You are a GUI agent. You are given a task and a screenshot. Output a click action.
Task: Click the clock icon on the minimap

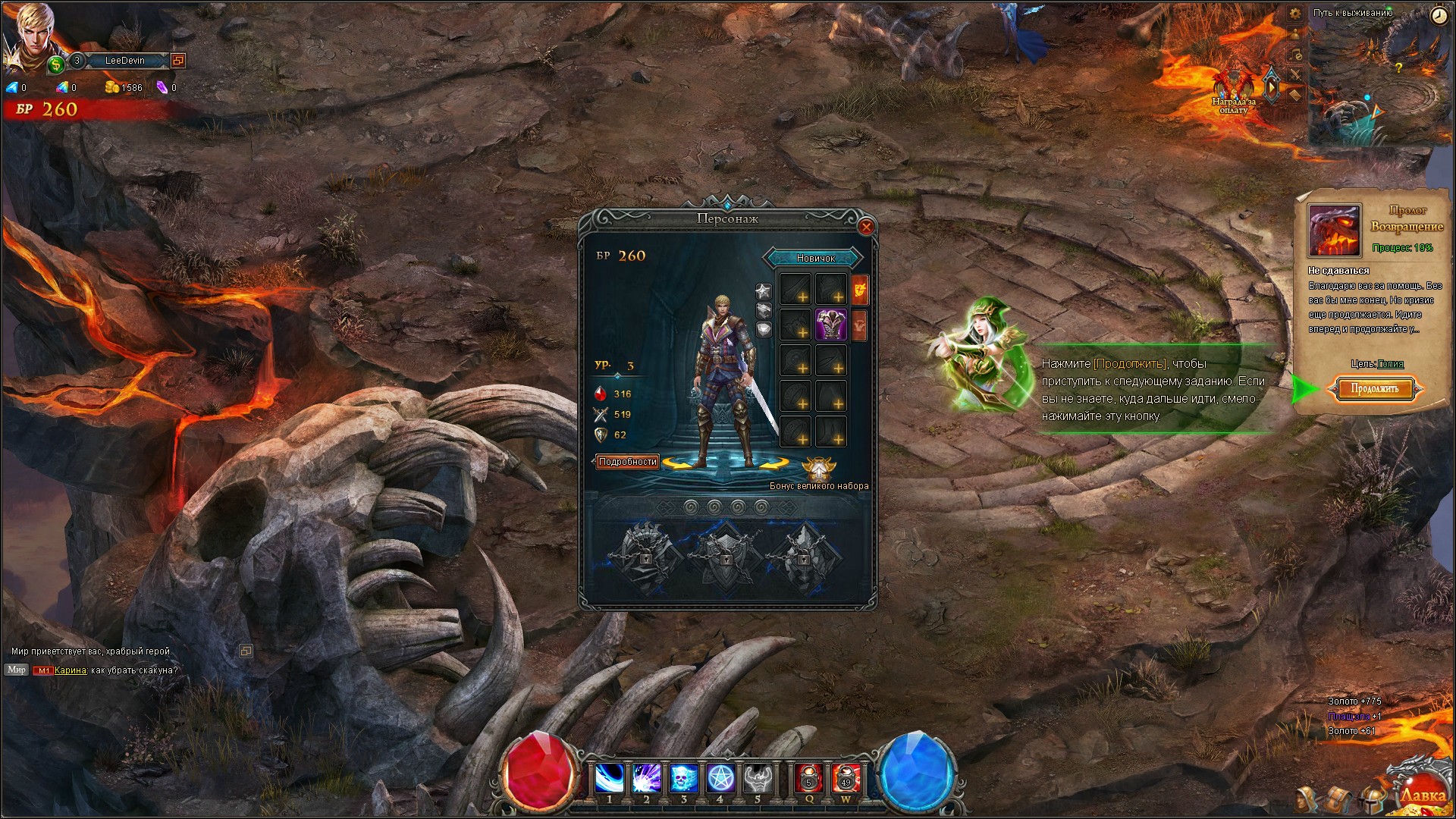(1439, 16)
